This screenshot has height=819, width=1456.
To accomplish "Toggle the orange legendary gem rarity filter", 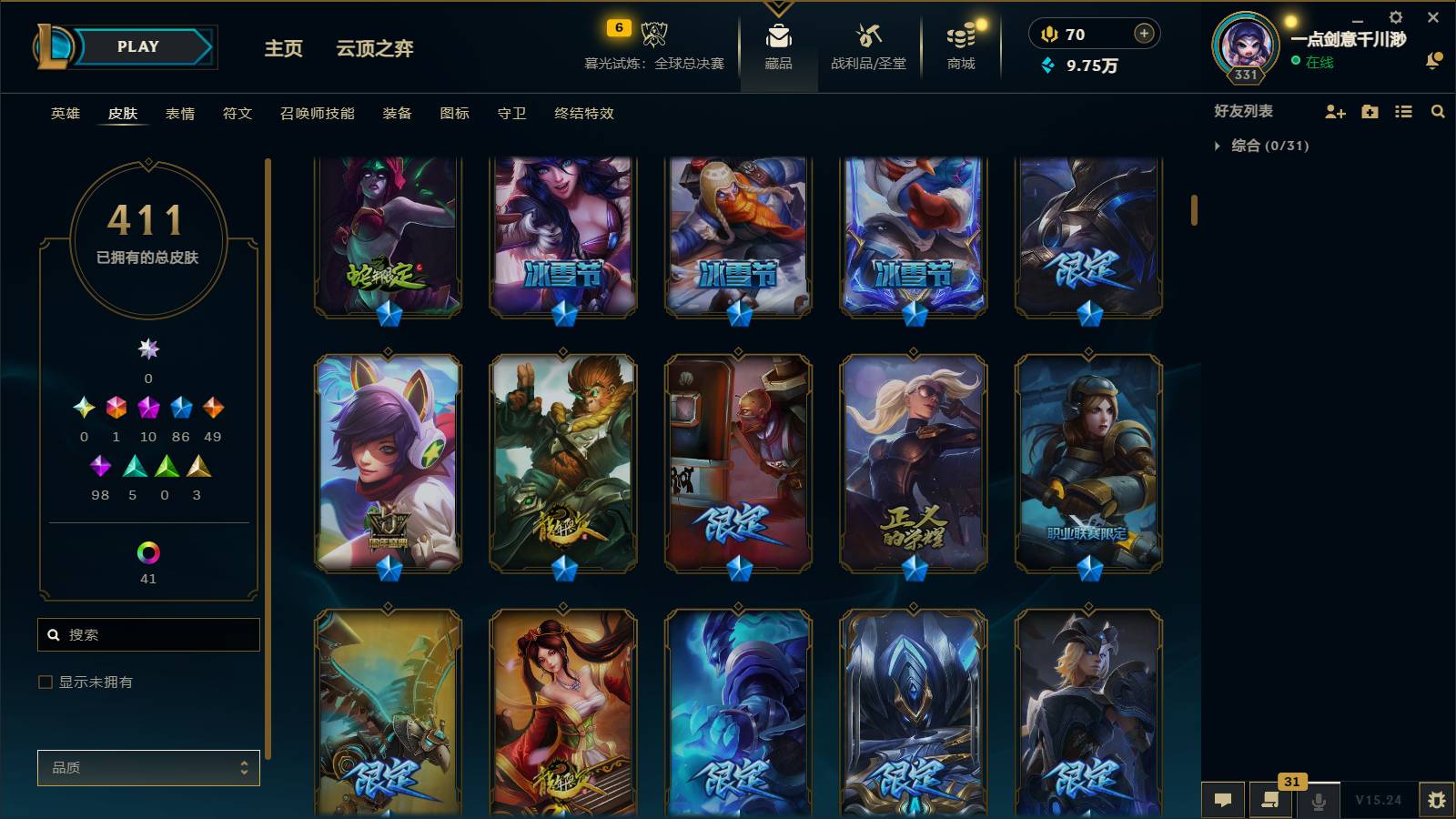I will [214, 408].
